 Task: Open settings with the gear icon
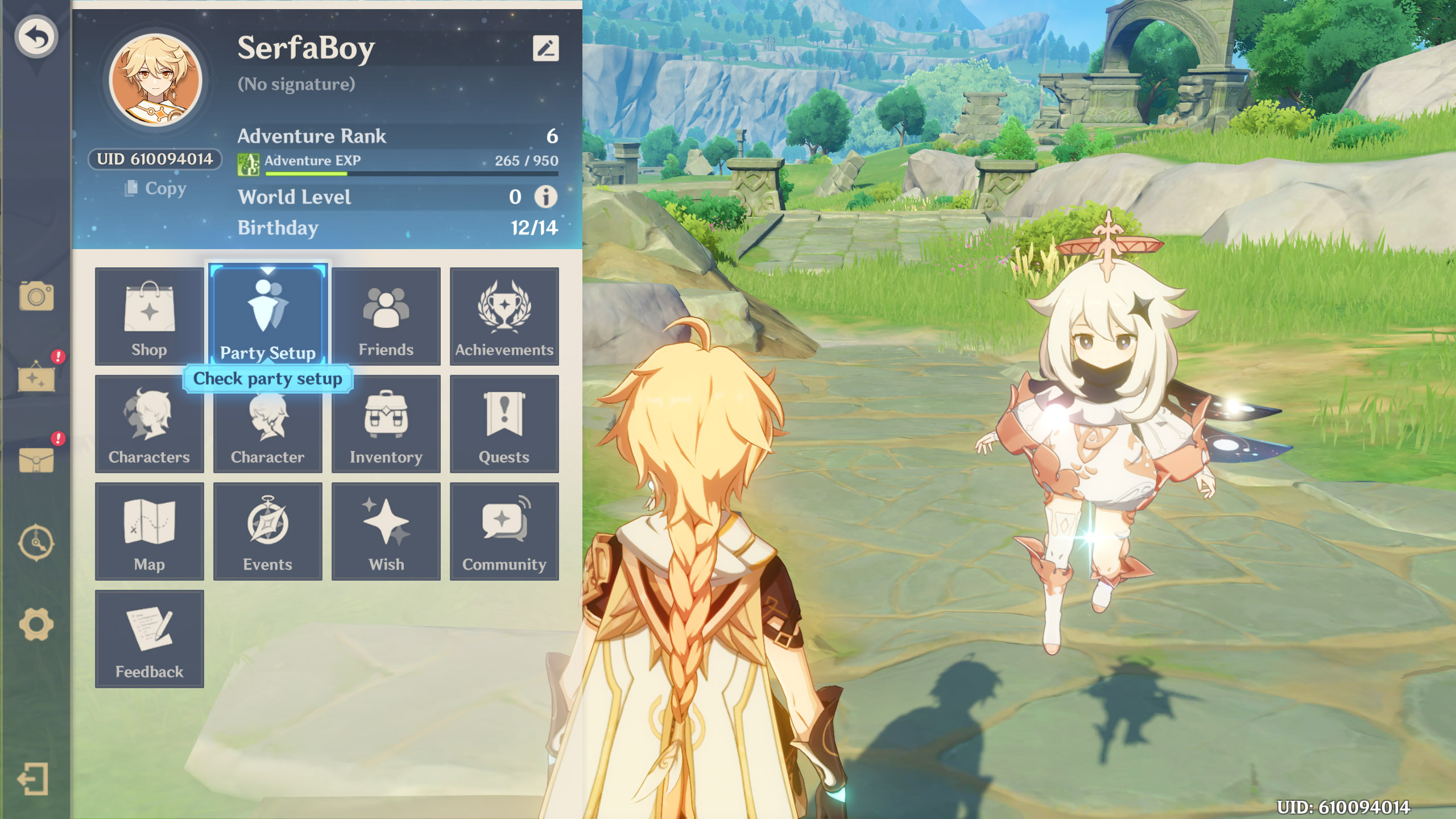[x=36, y=624]
